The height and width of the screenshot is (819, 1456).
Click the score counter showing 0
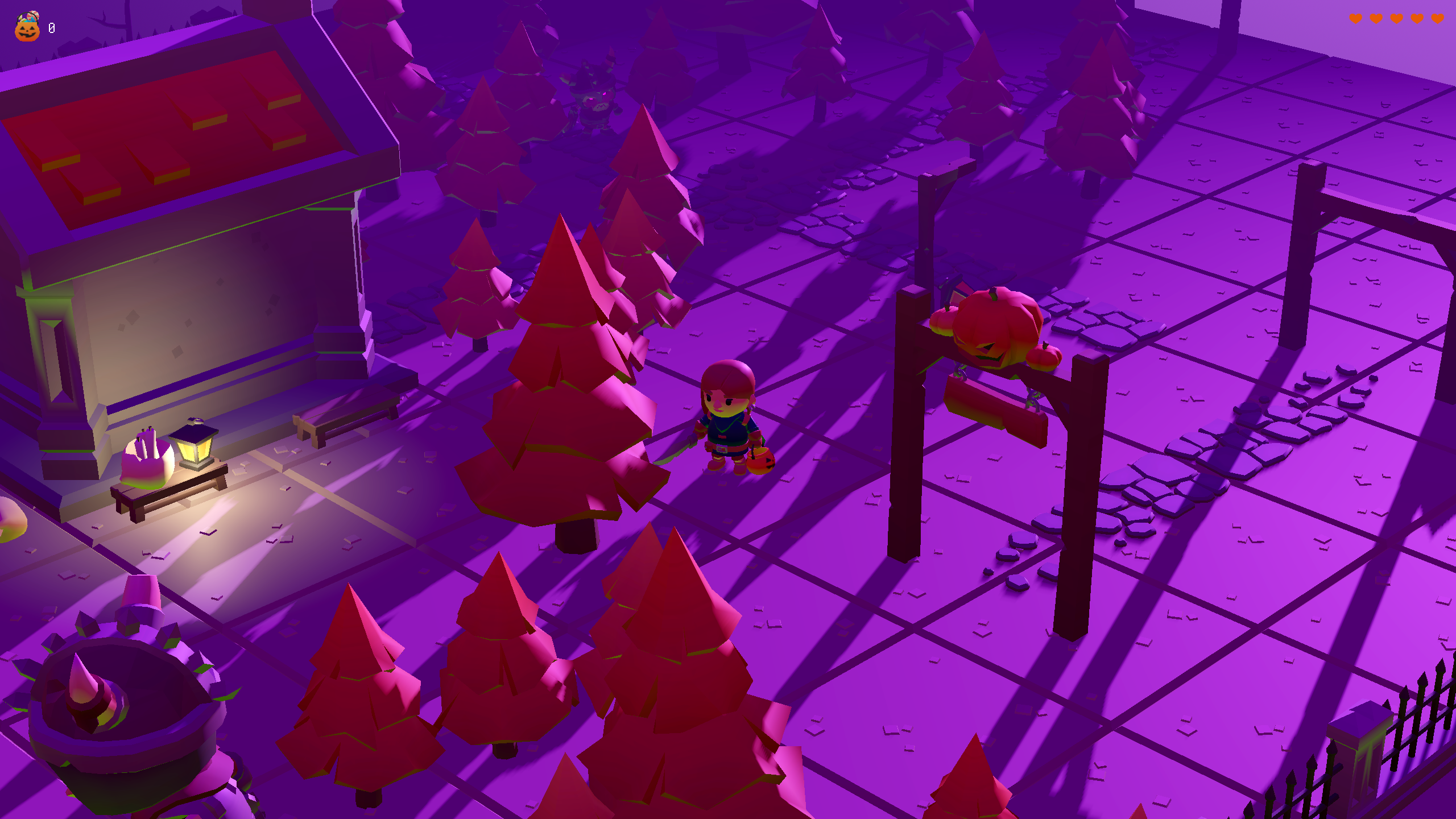tap(51, 27)
